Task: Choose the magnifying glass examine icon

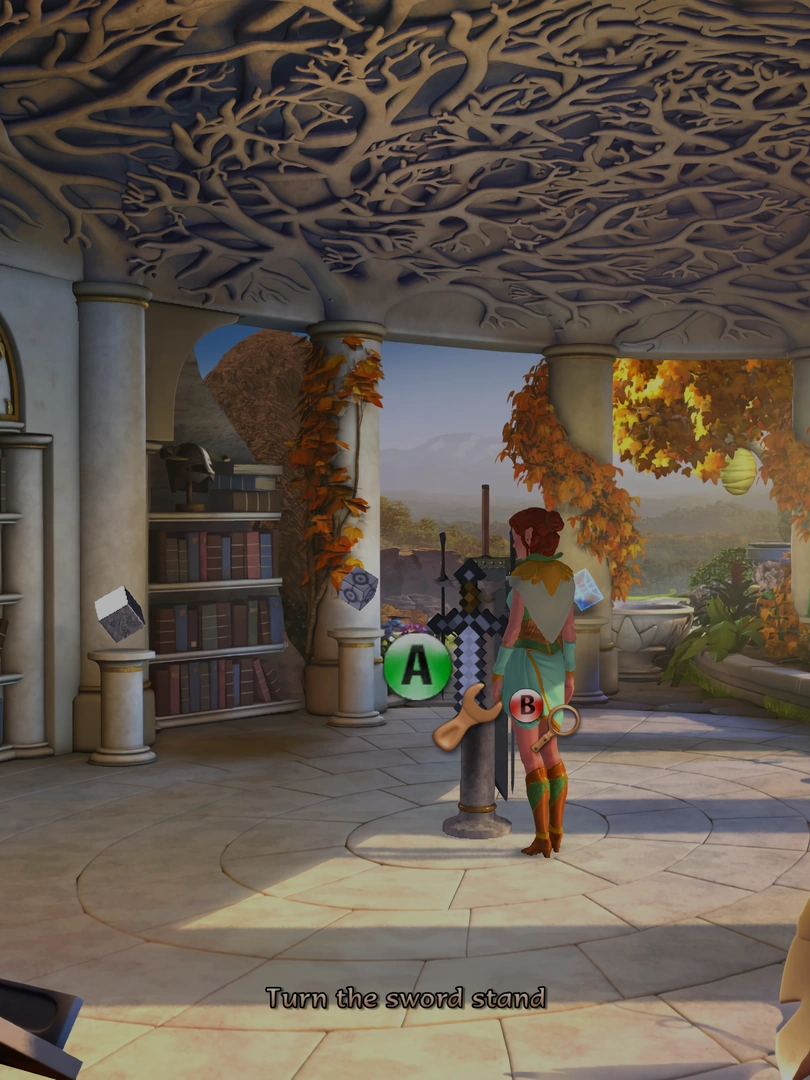Action: click(558, 726)
